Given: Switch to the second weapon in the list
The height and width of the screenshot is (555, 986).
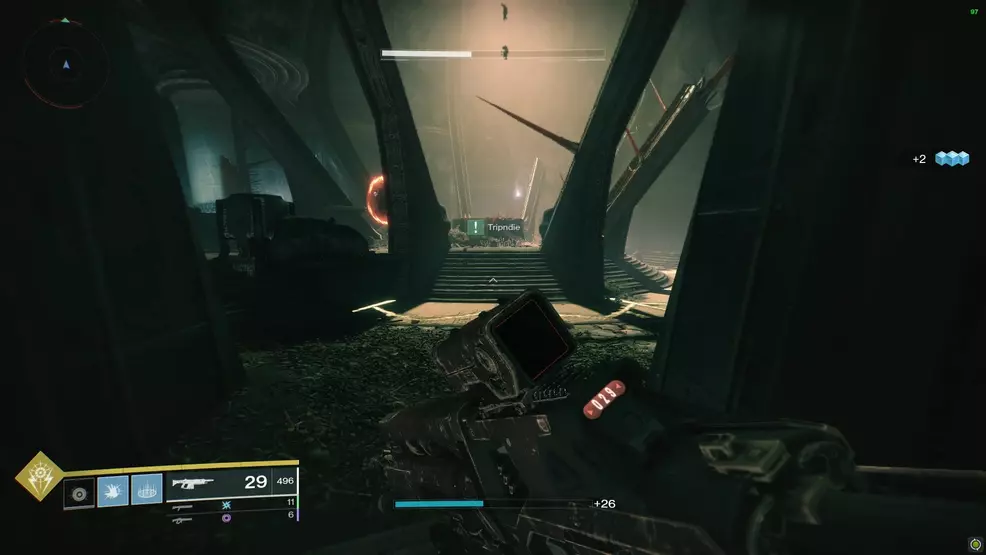Looking at the screenshot, I should coord(184,505).
